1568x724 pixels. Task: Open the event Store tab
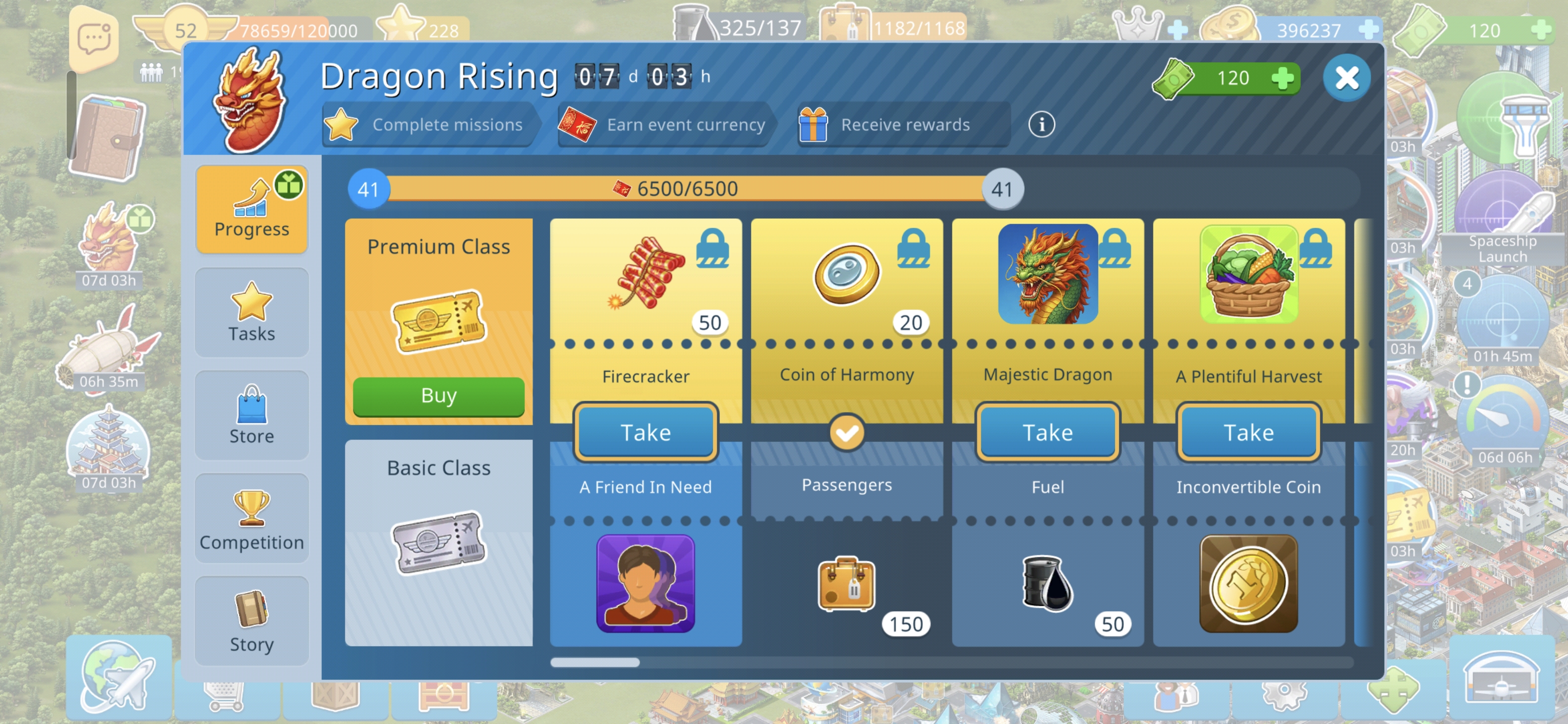click(x=251, y=415)
